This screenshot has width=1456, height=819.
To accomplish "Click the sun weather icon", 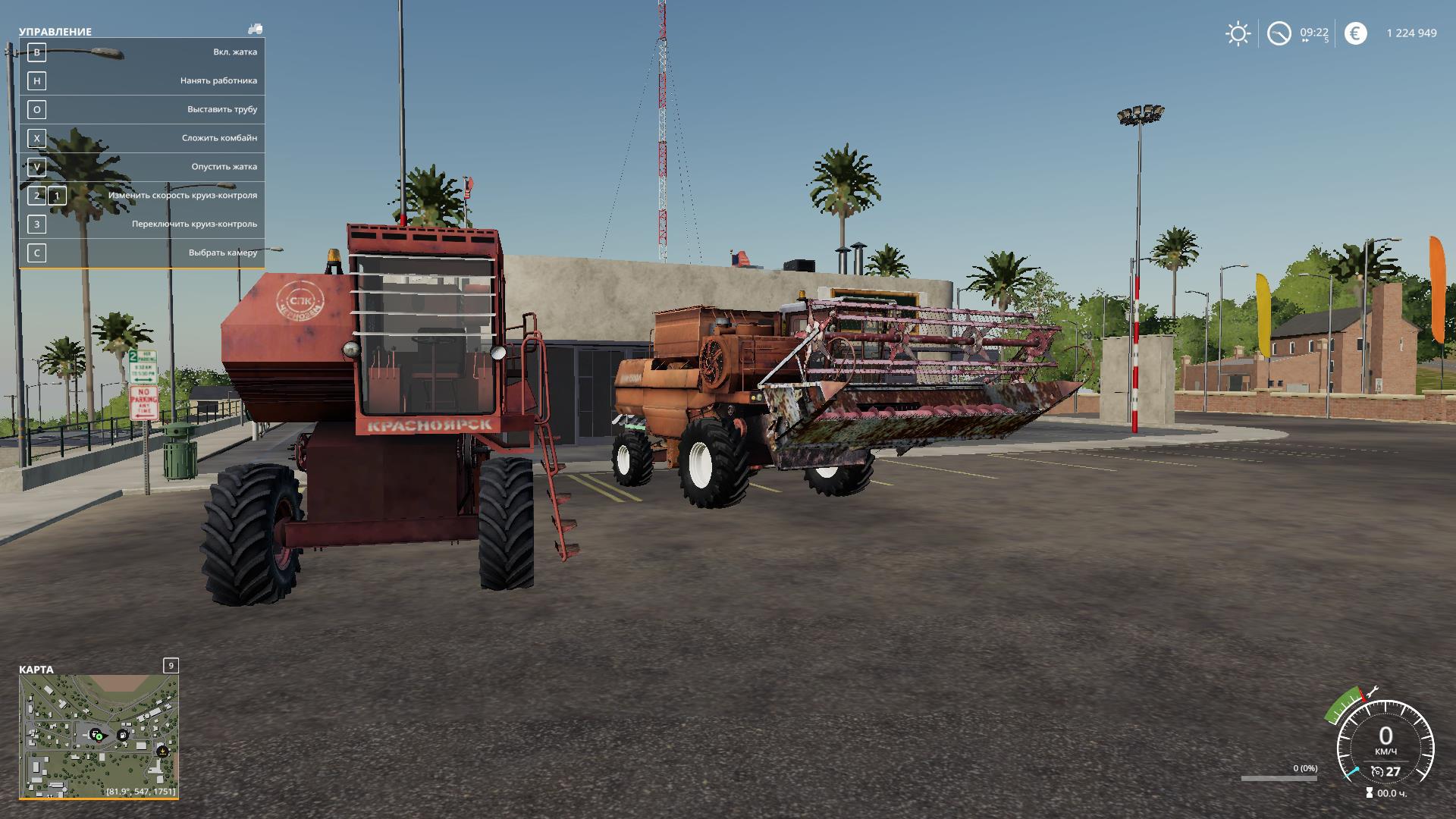I will coord(1238,33).
